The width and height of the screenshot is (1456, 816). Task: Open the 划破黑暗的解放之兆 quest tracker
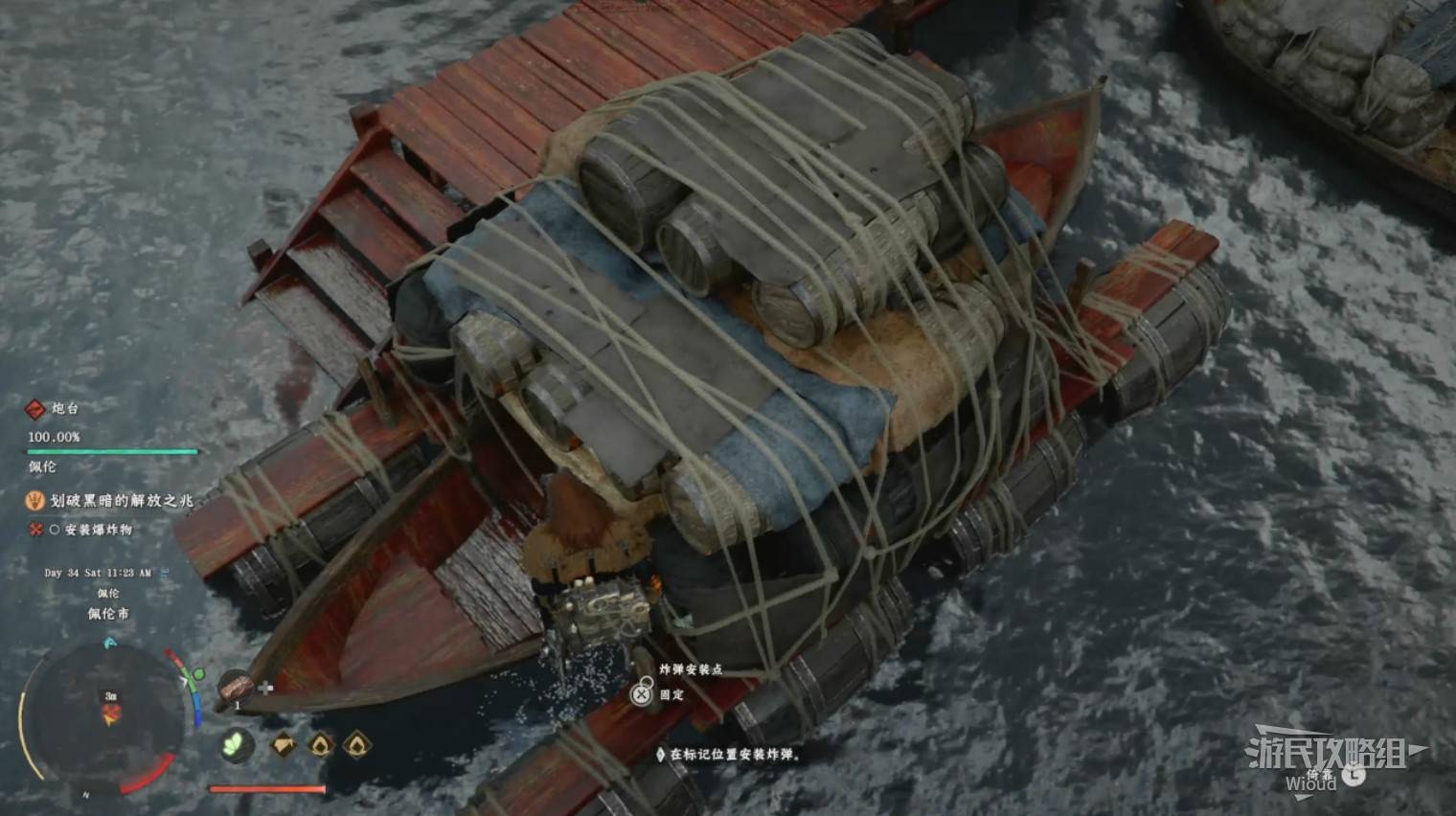(x=121, y=500)
